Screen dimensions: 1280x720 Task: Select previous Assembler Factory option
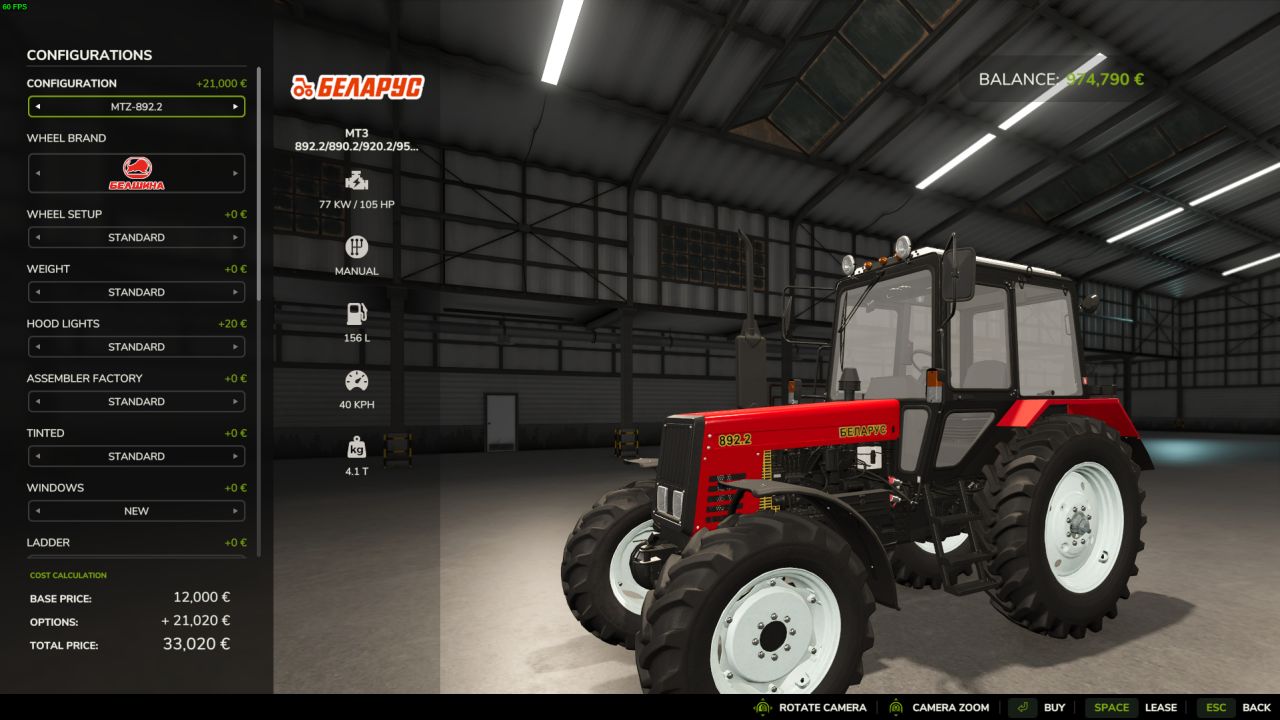[x=37, y=402]
